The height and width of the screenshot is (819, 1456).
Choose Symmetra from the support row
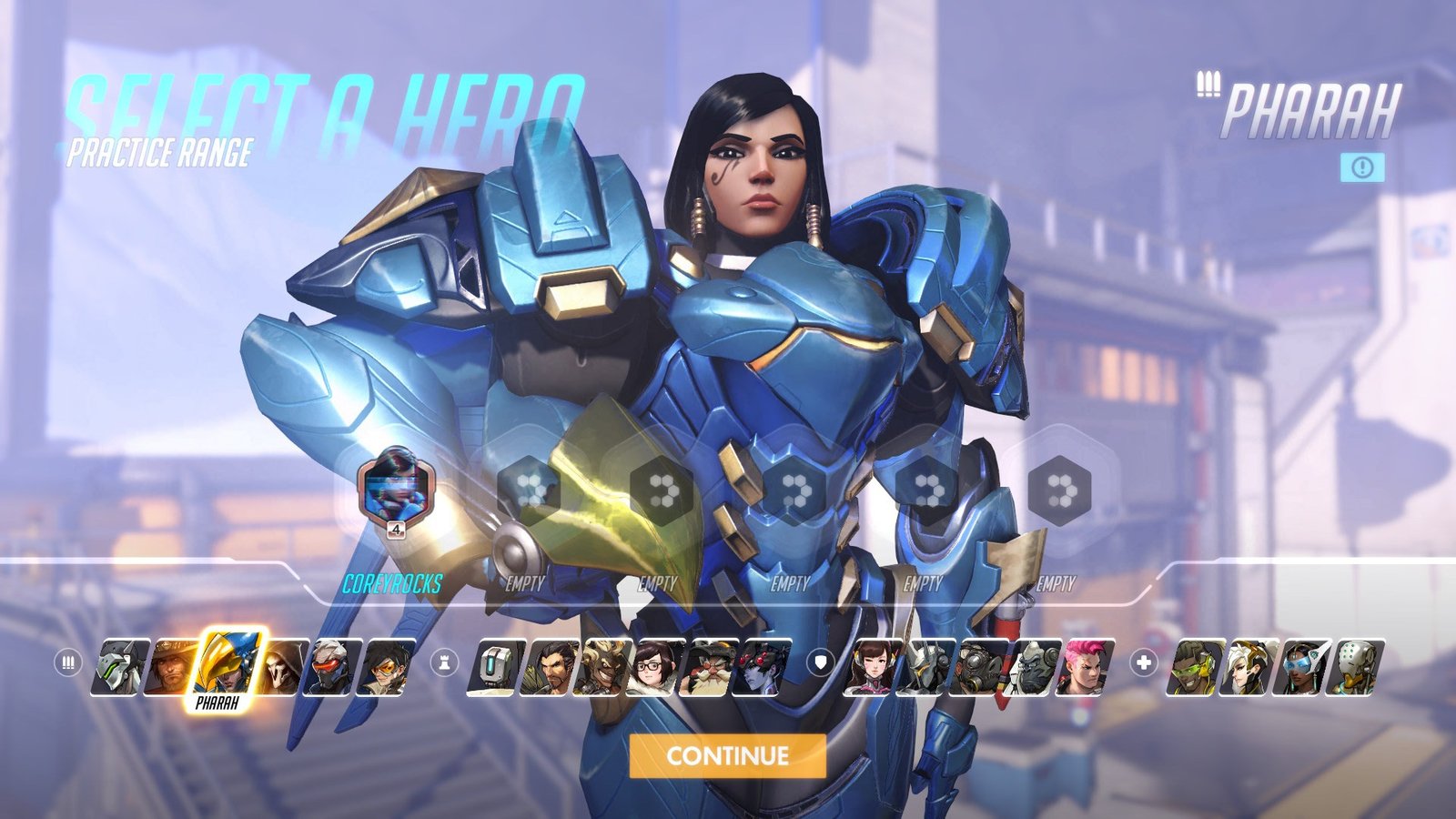(x=1303, y=667)
